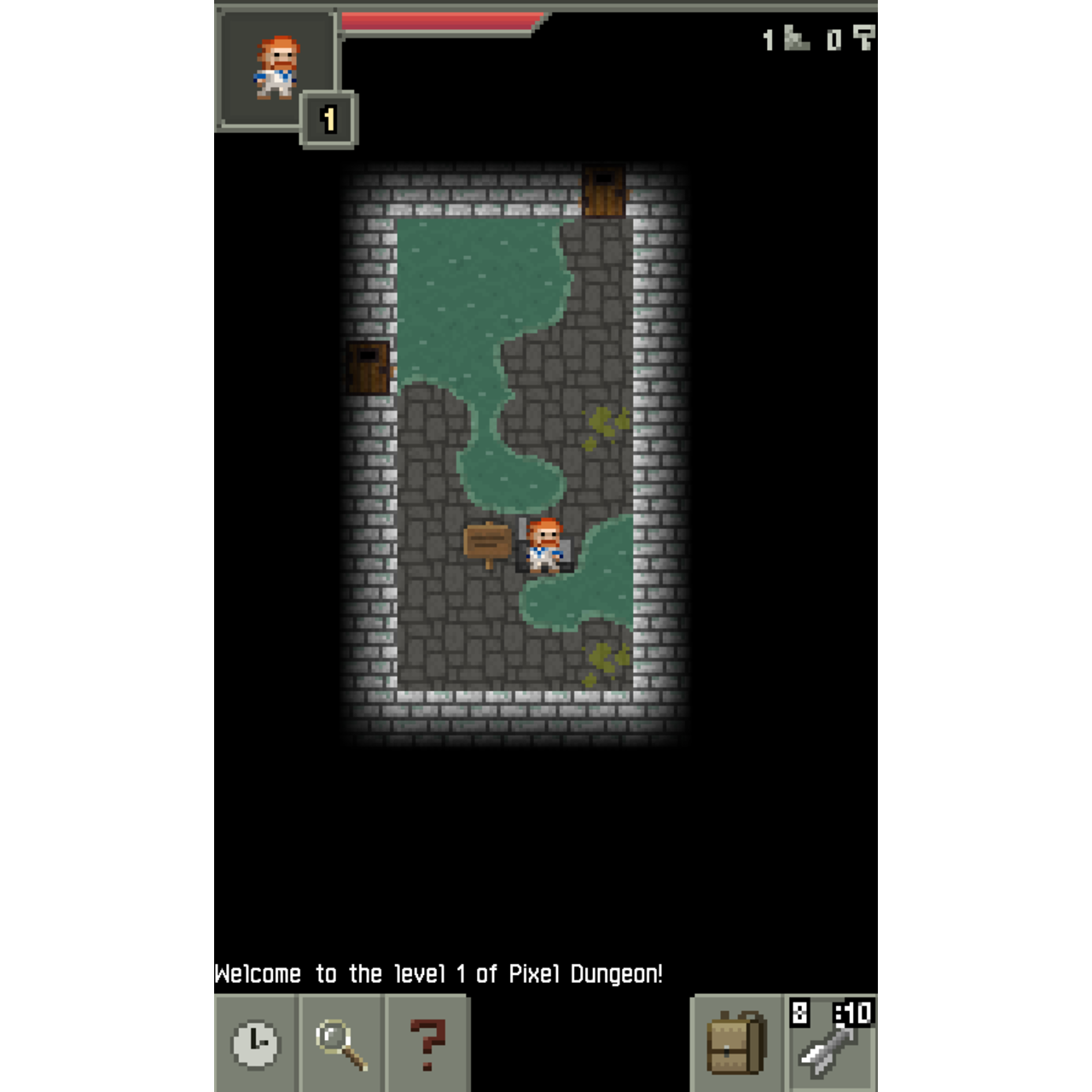Tap the hero standing in the dungeon
This screenshot has width=1092, height=1092.
tap(544, 544)
